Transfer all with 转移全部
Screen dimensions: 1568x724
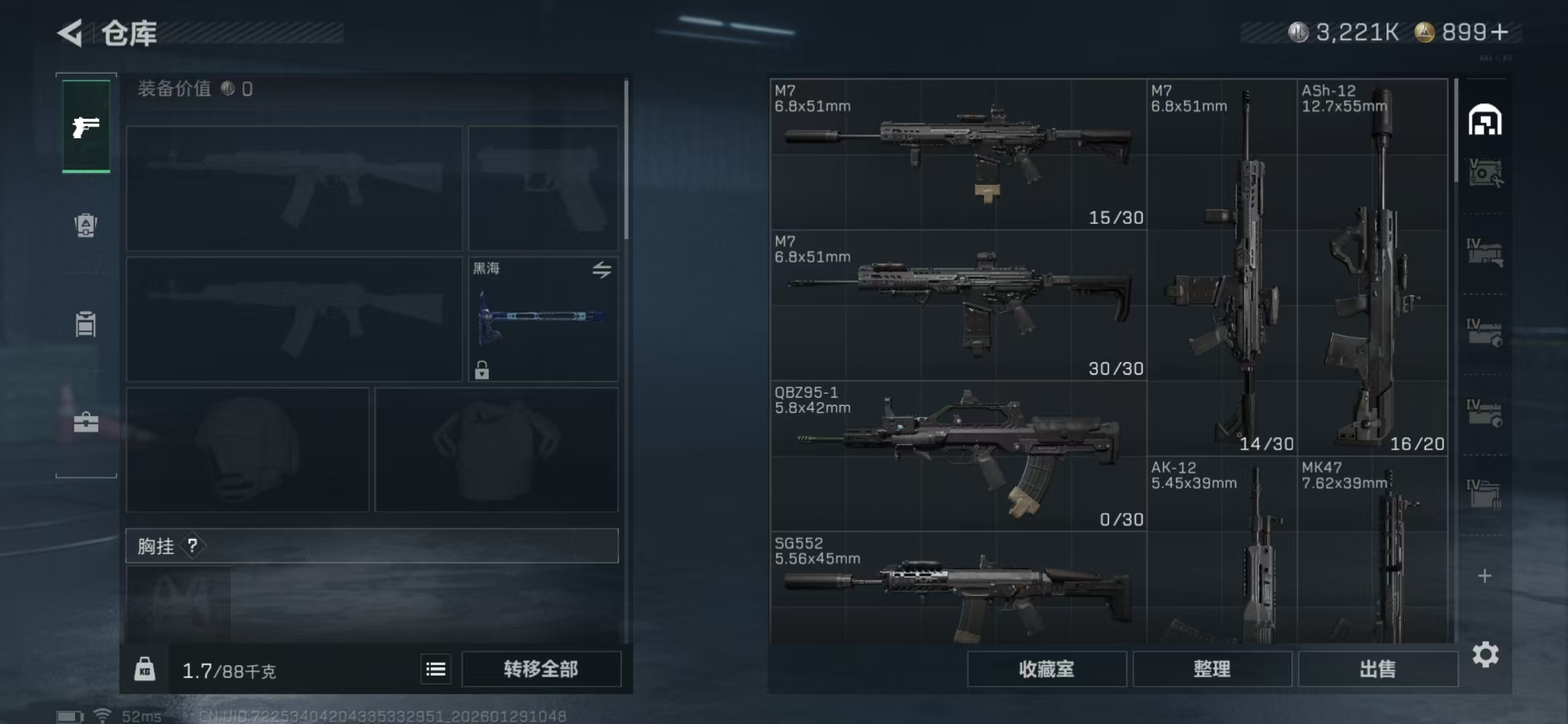coord(541,669)
